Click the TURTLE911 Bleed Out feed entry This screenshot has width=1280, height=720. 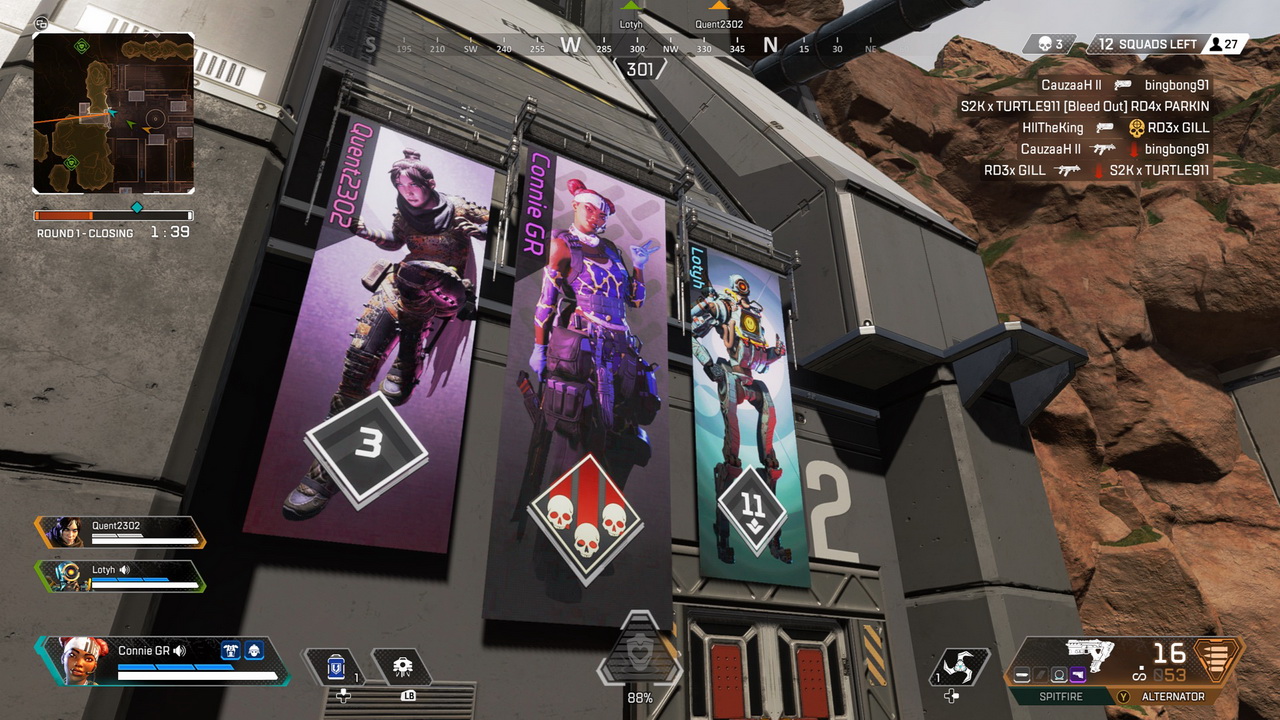1085,106
